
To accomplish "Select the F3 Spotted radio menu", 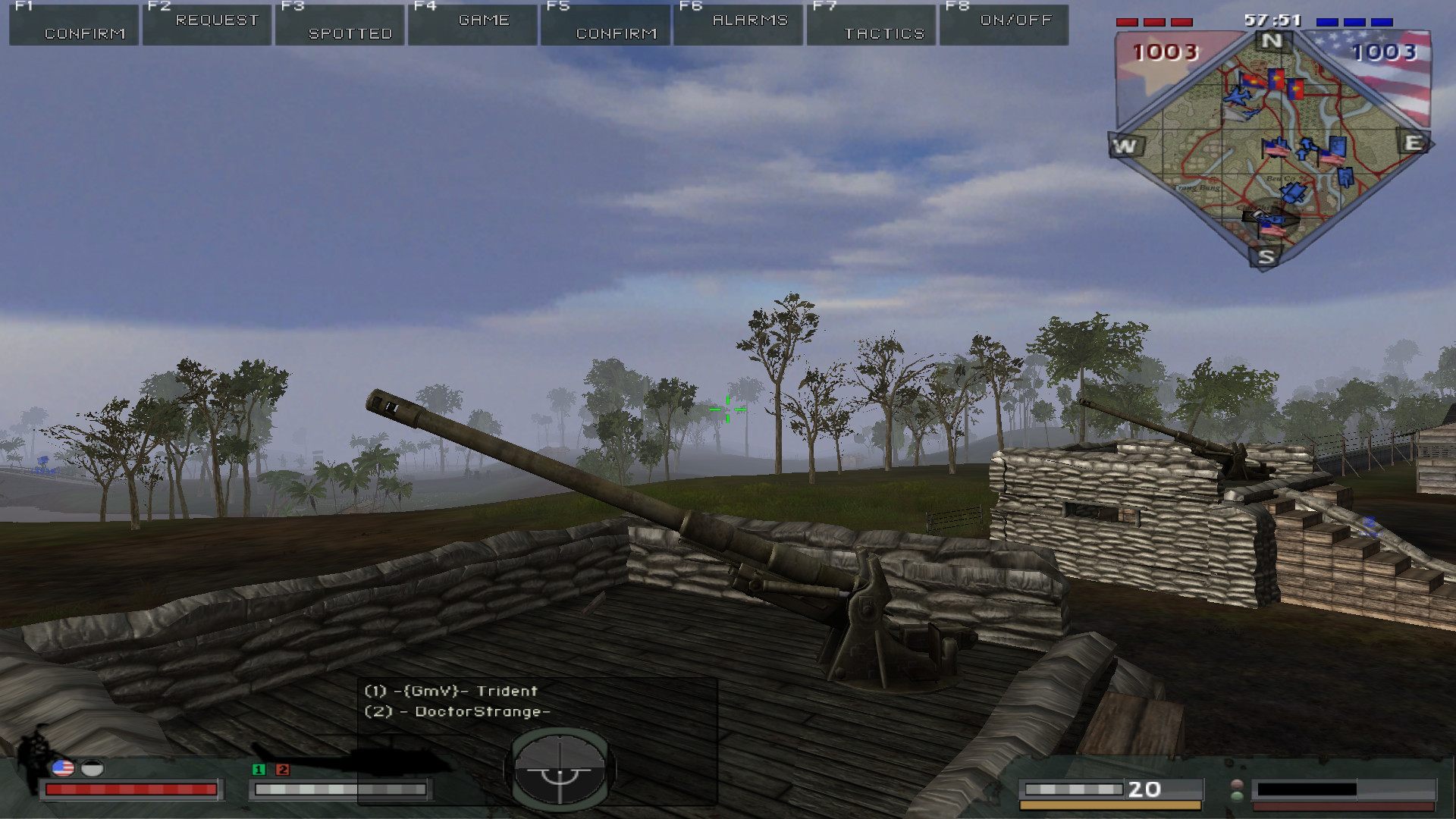I will pos(340,25).
